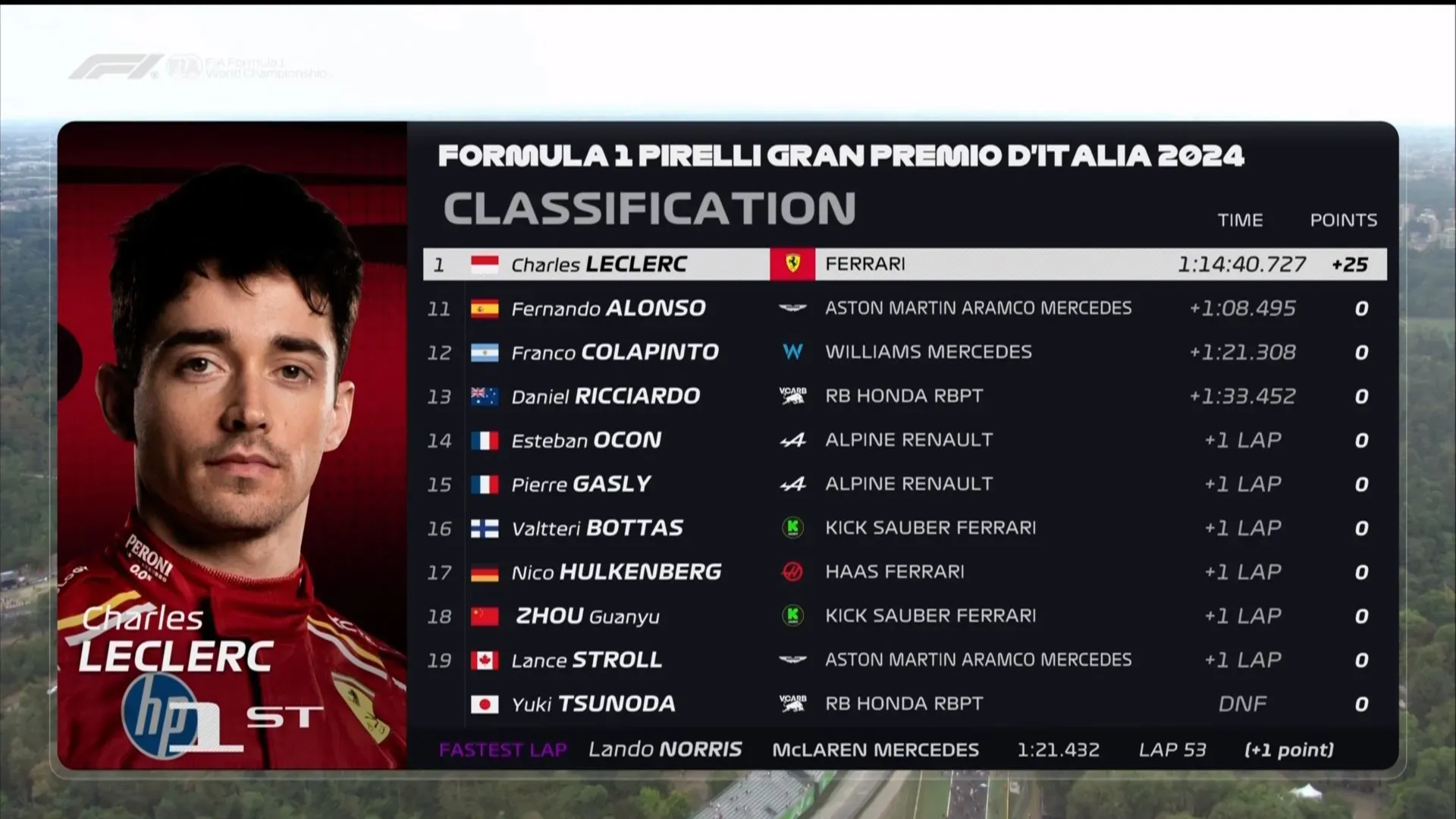Select Zhou Guanyu's row
Screen dimensions: 1456x819
(x=902, y=617)
